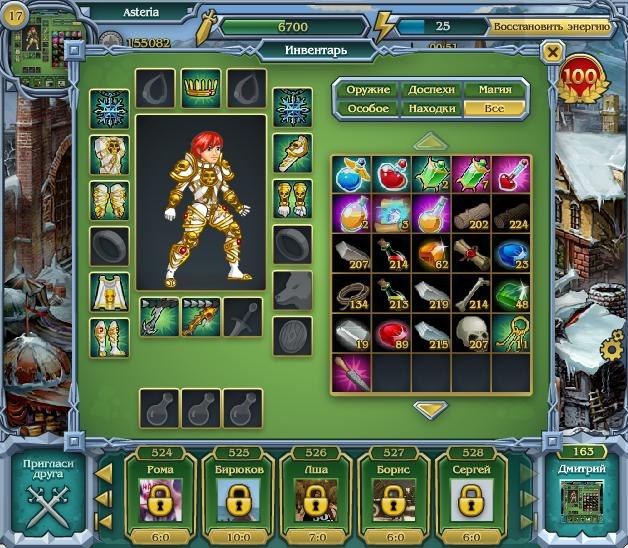628x548 pixels.
Task: Switch to the Оружие tab
Action: pyautogui.click(x=368, y=90)
